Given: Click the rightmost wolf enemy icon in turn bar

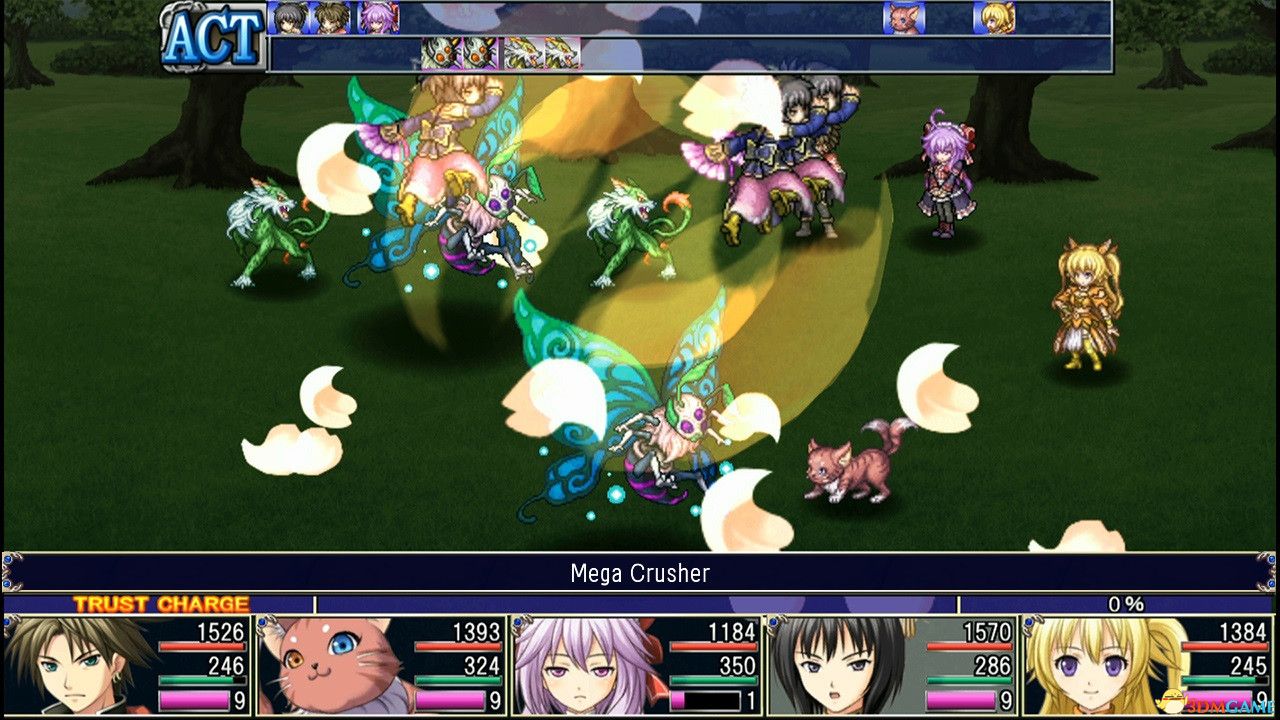Looking at the screenshot, I should pyautogui.click(x=564, y=51).
